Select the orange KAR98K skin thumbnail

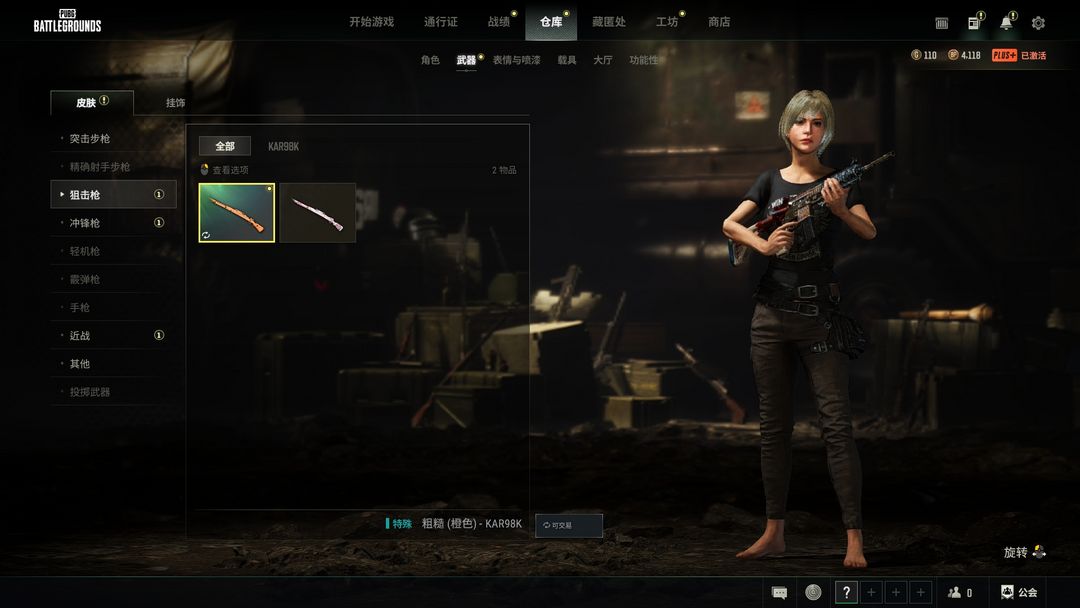(x=237, y=213)
